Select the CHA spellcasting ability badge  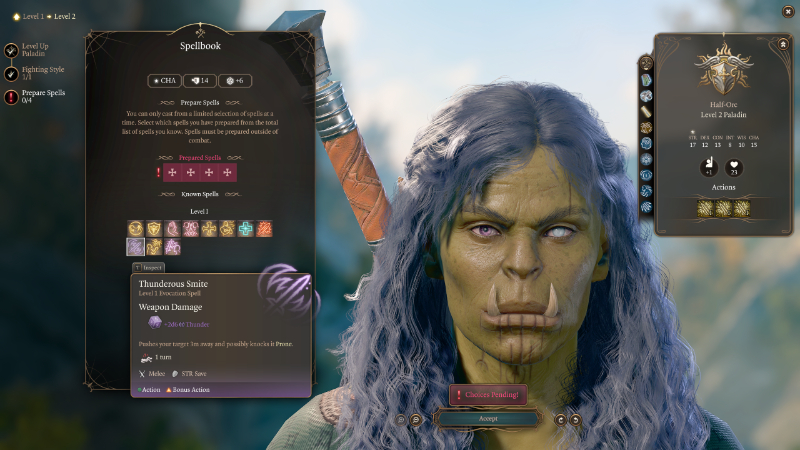(x=165, y=81)
